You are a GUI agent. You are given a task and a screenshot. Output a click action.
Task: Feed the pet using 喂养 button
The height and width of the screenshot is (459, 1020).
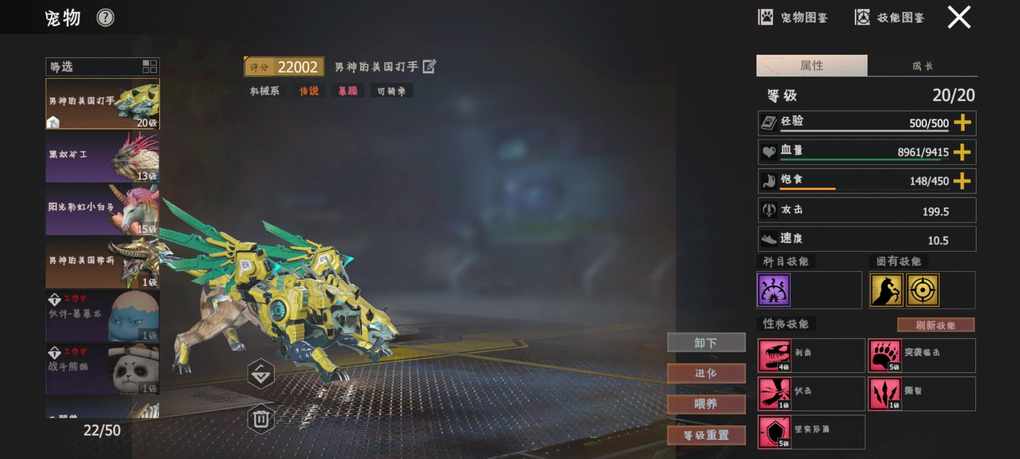[x=706, y=404]
